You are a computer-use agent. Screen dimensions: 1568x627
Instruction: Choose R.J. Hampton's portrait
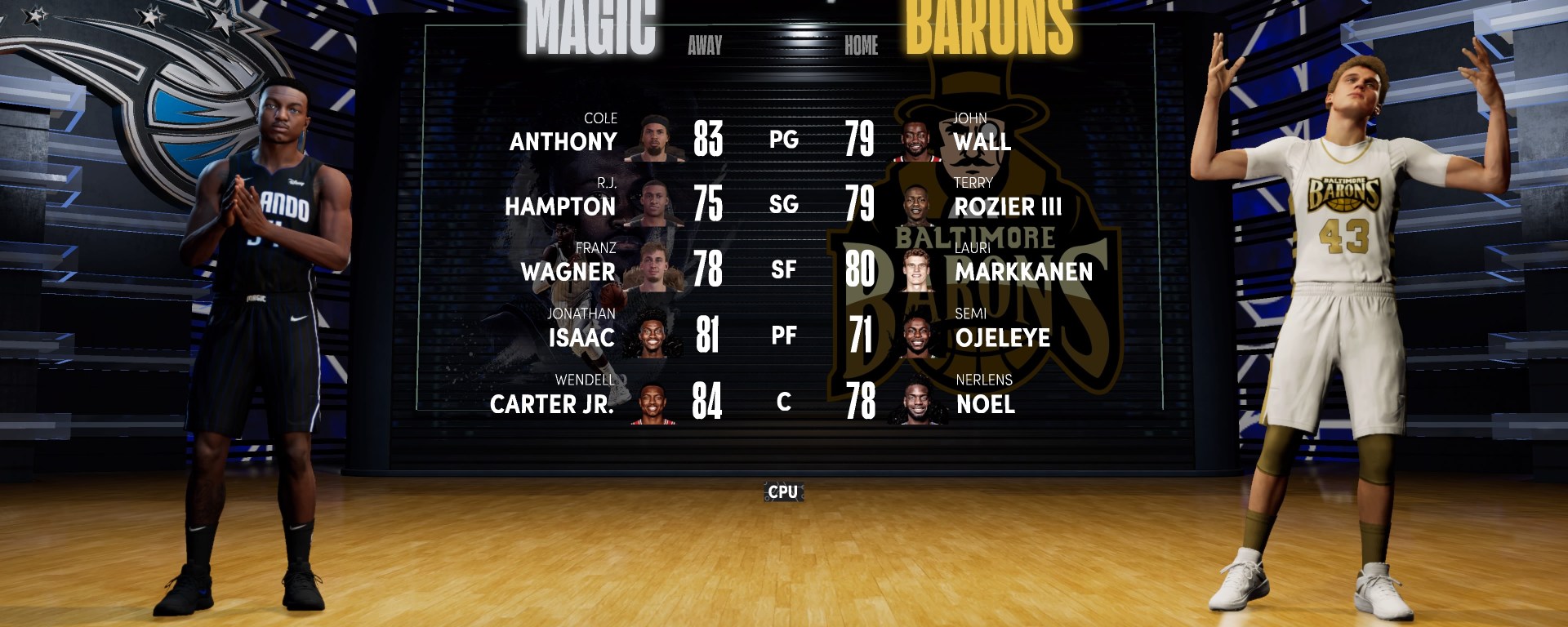[653, 203]
